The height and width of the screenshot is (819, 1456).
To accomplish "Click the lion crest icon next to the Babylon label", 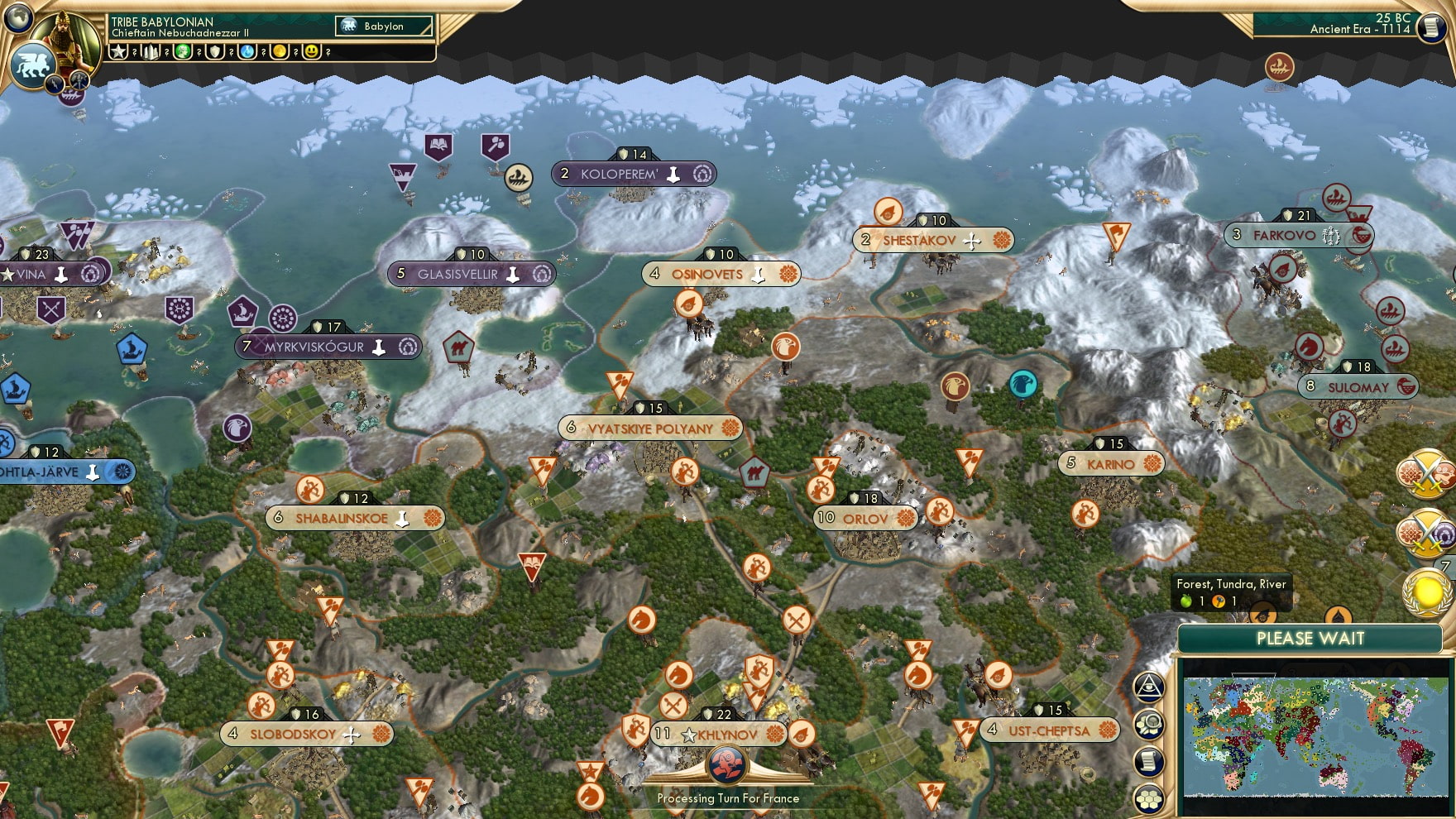I will (x=351, y=26).
